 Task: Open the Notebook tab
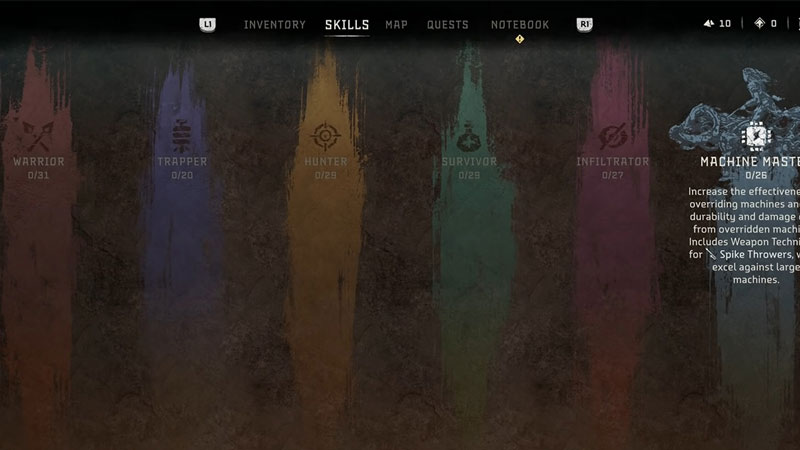point(520,24)
